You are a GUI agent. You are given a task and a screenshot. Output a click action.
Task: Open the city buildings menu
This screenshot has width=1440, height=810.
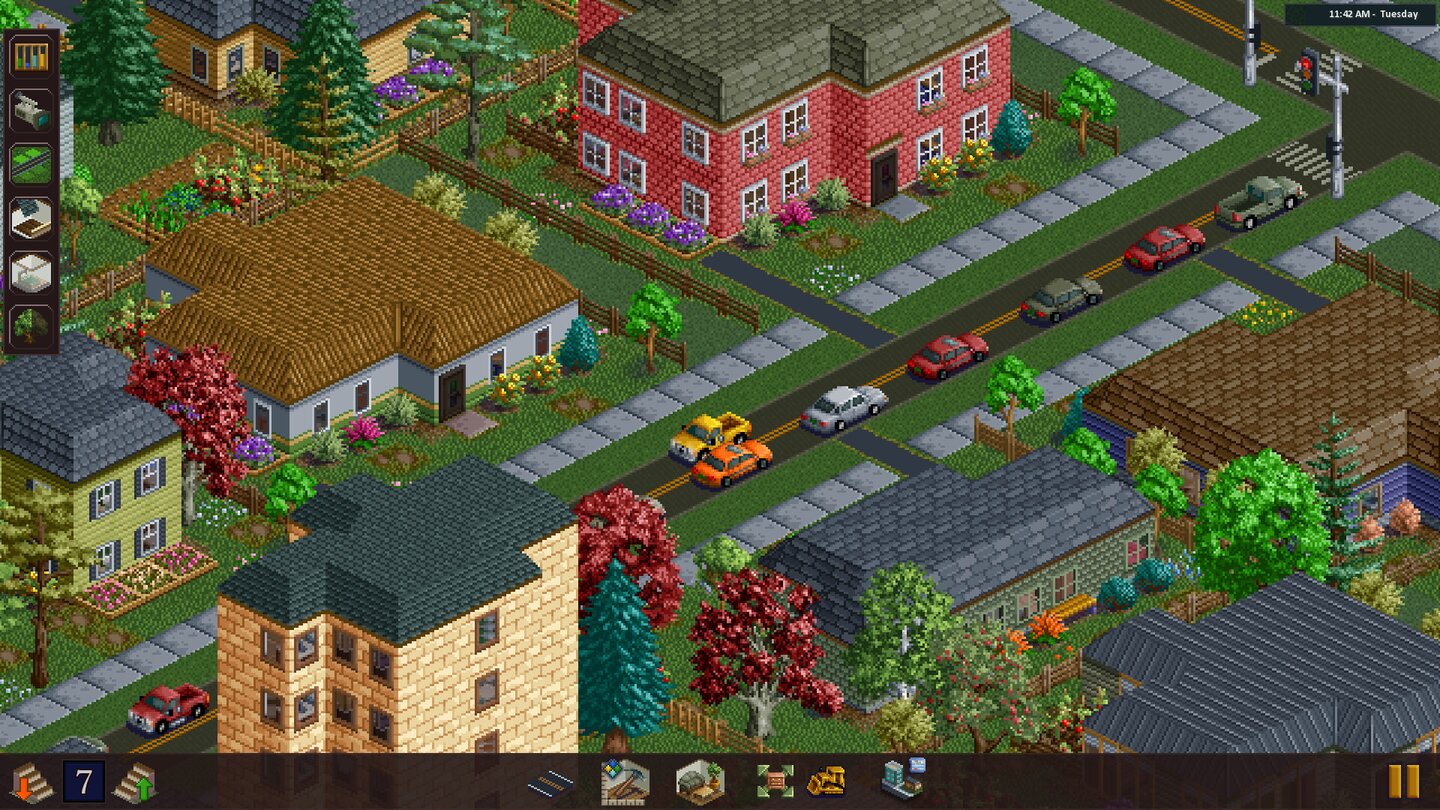tap(899, 781)
